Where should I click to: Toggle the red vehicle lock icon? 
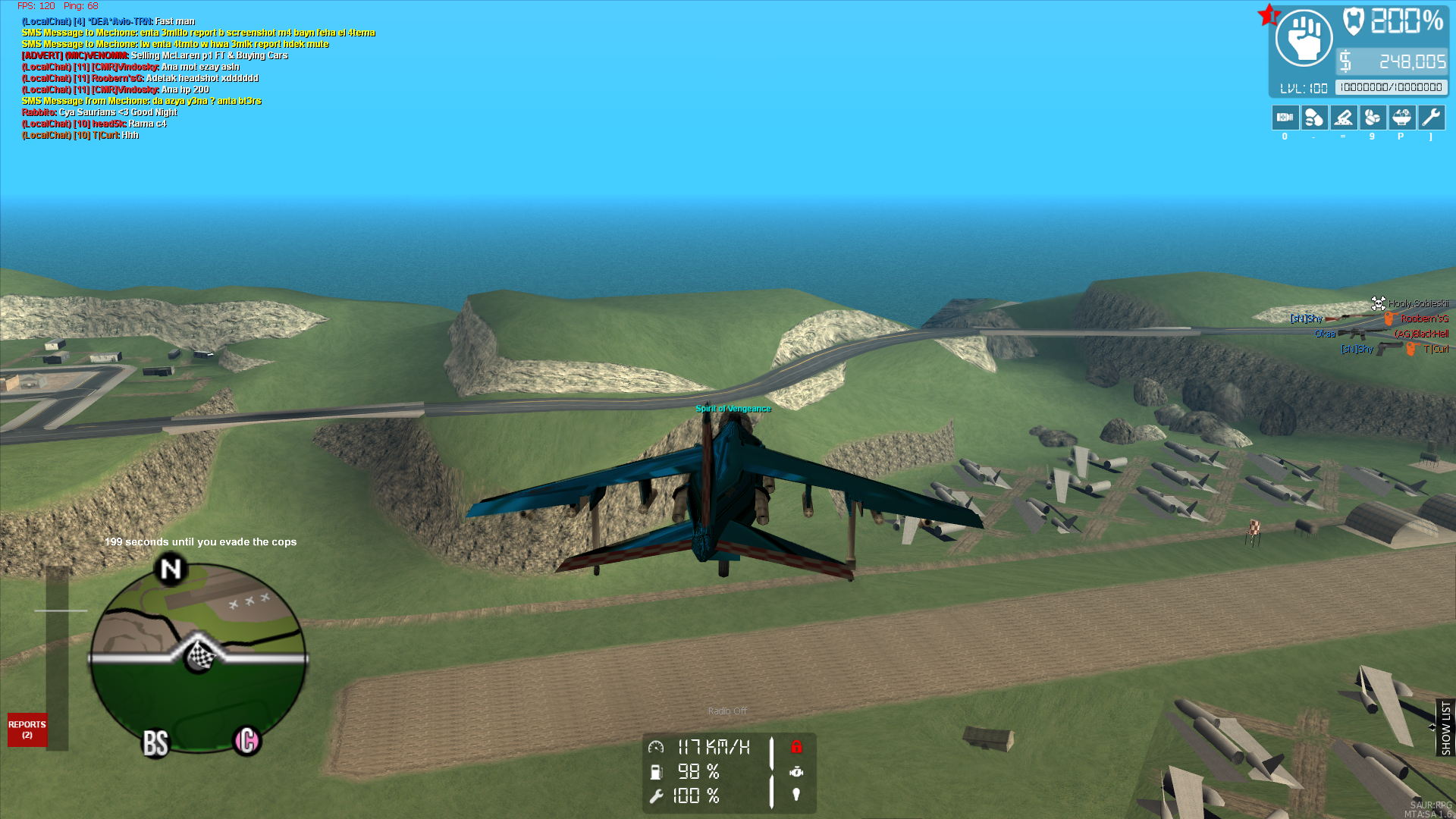pos(796,747)
